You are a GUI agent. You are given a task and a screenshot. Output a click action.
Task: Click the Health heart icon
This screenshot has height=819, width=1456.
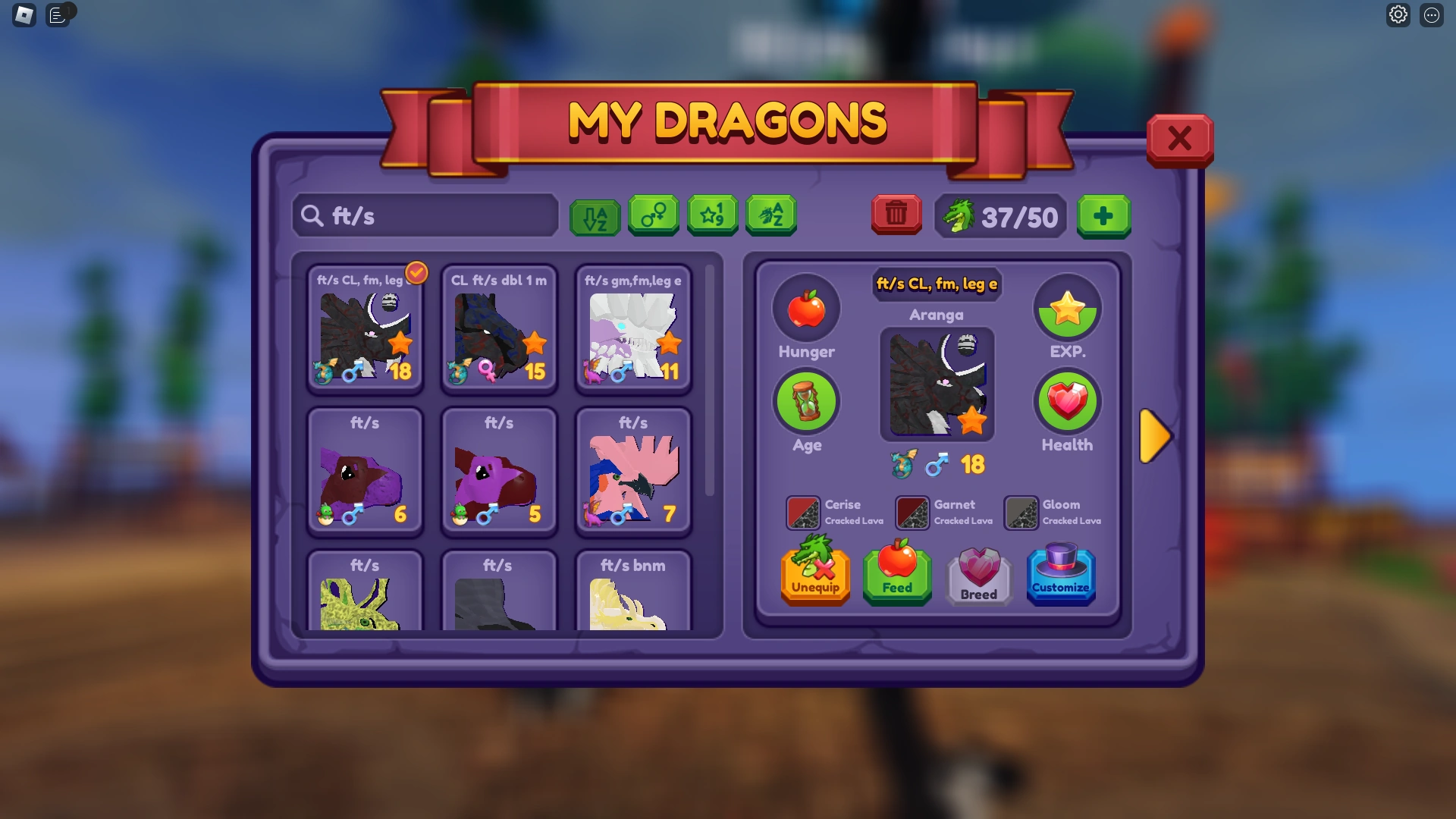1067,401
